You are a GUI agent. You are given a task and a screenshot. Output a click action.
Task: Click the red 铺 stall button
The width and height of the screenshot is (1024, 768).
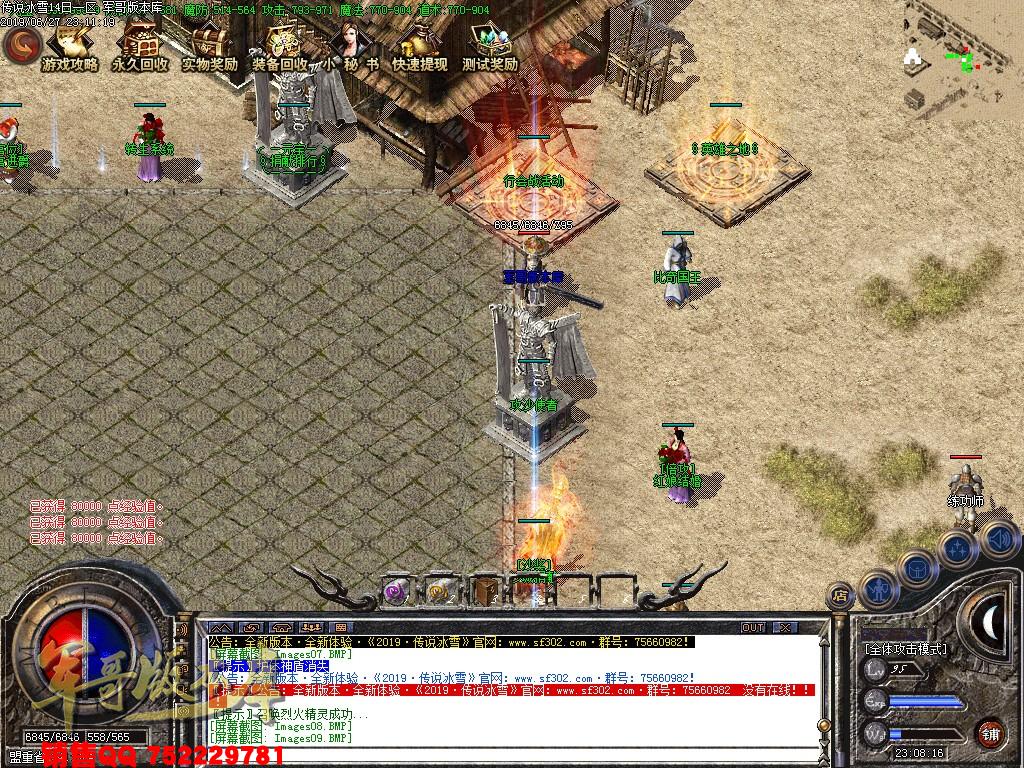pos(990,732)
